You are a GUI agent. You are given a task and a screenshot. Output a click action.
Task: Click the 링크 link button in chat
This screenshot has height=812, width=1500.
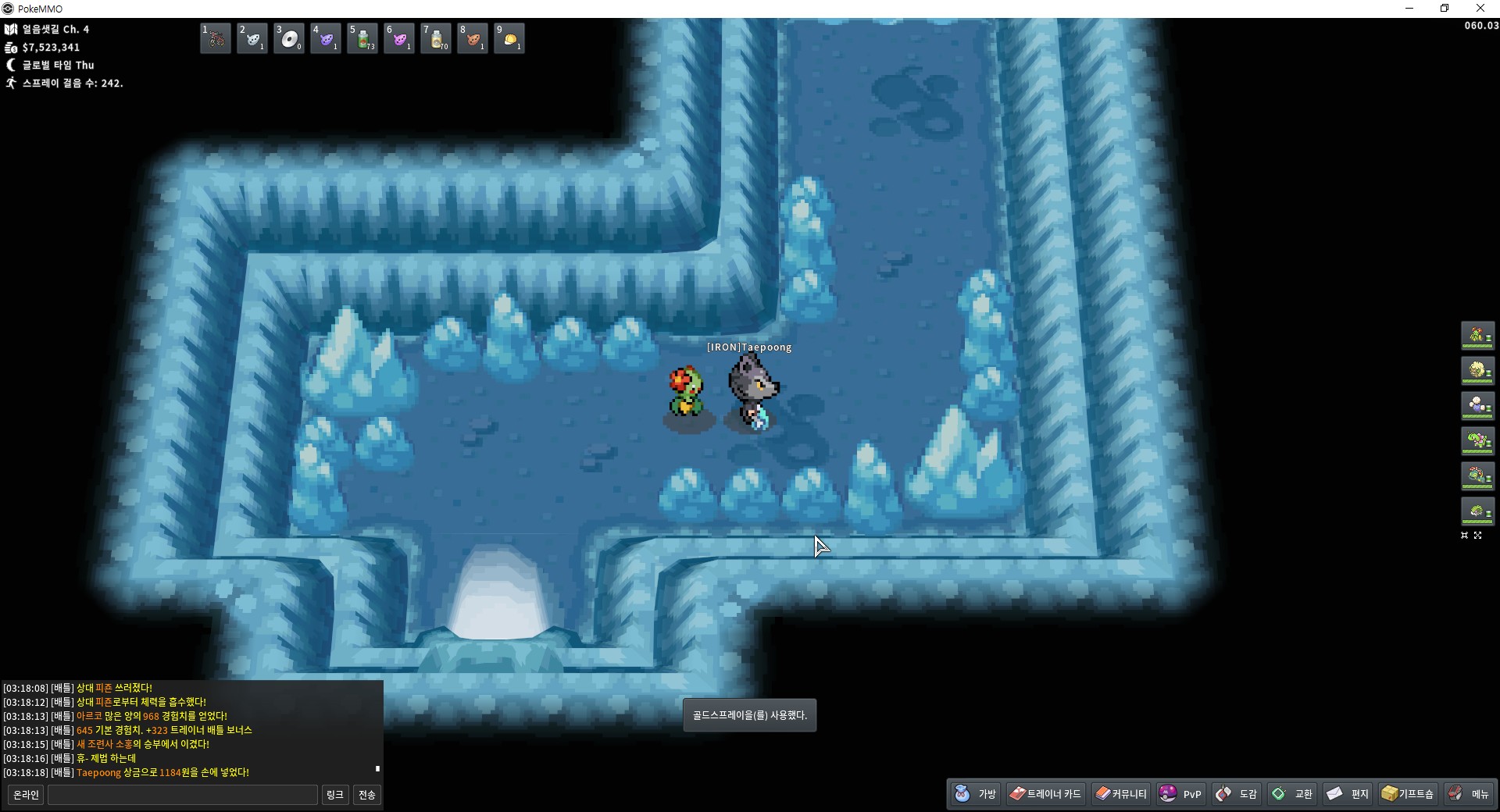(334, 795)
